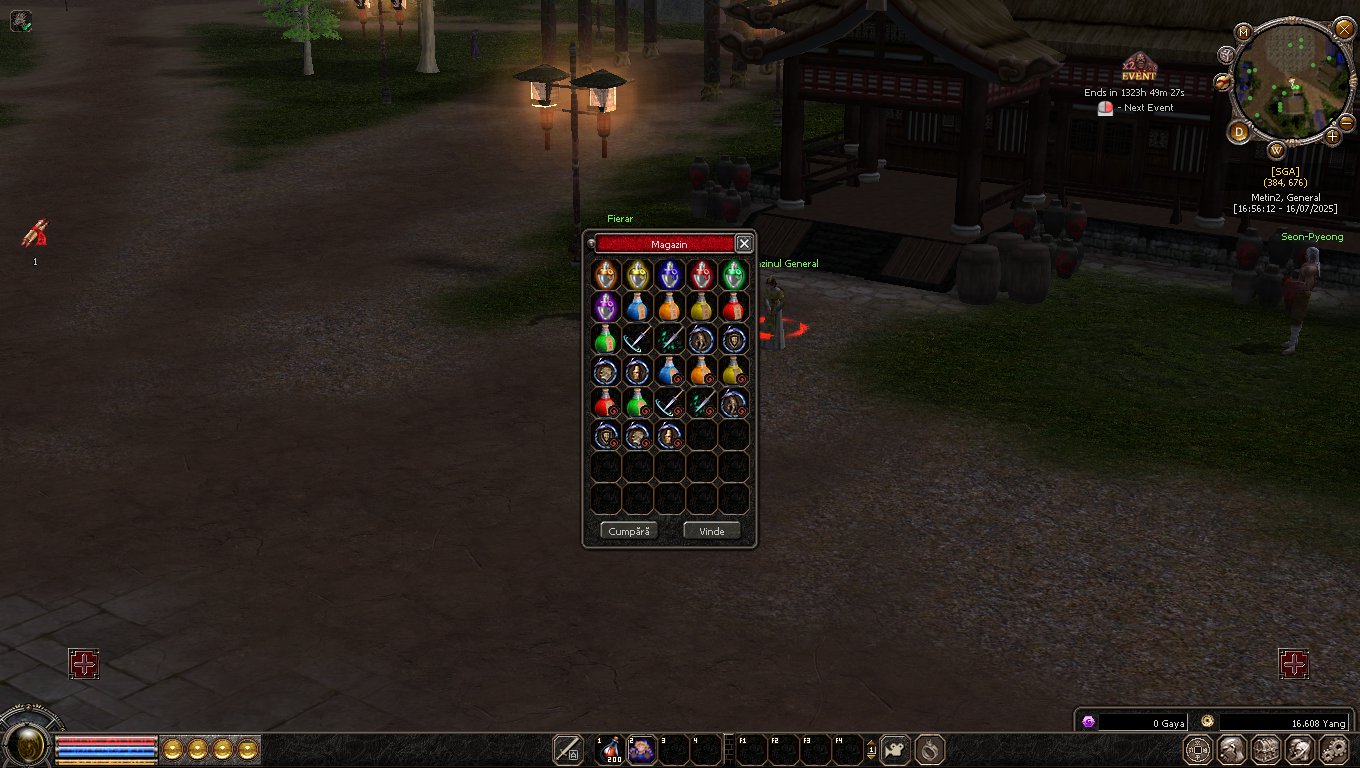Close the minimap with its X button
This screenshot has width=1360, height=768.
click(1343, 28)
